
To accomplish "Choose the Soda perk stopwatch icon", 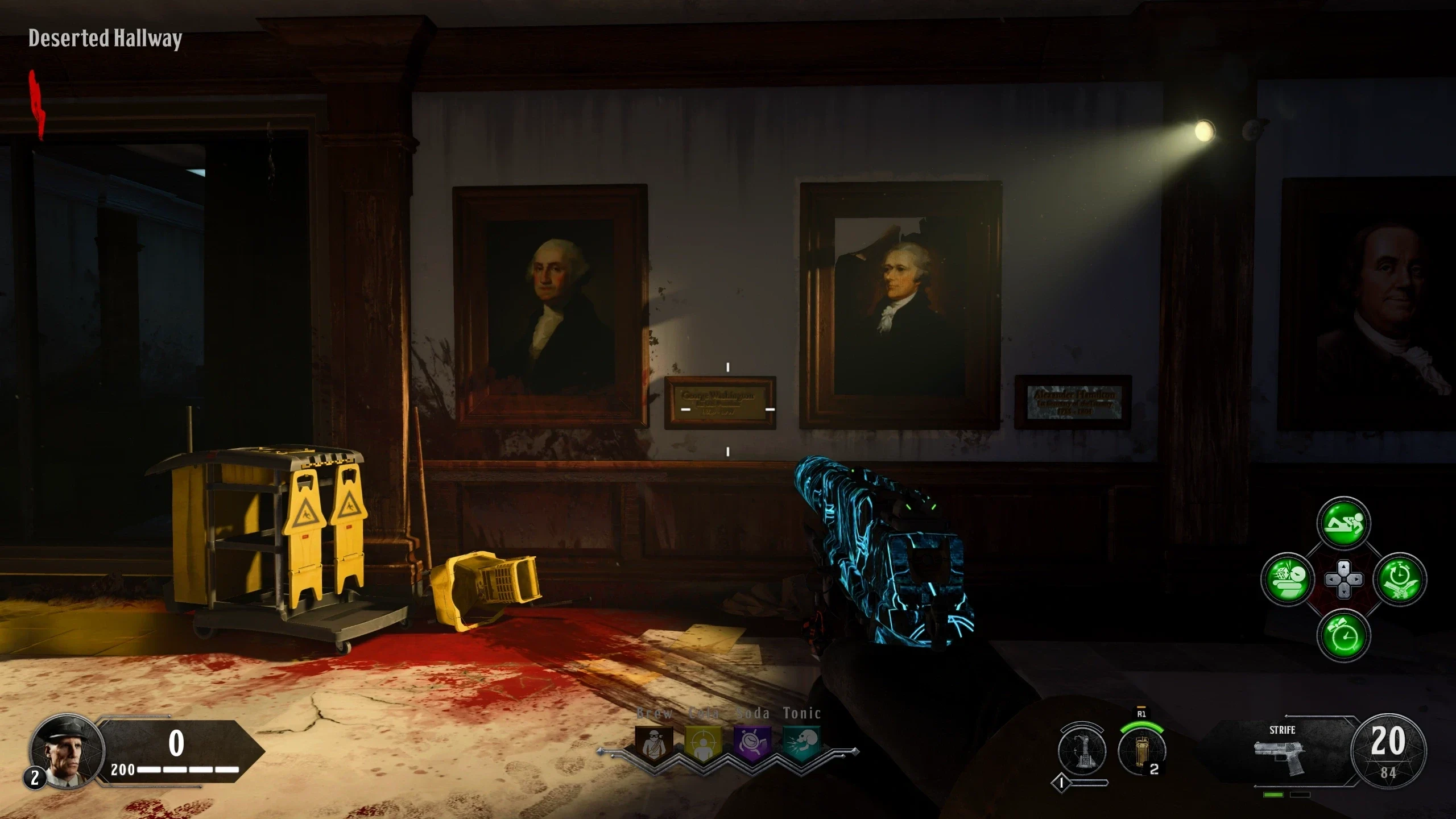I will pos(753,743).
